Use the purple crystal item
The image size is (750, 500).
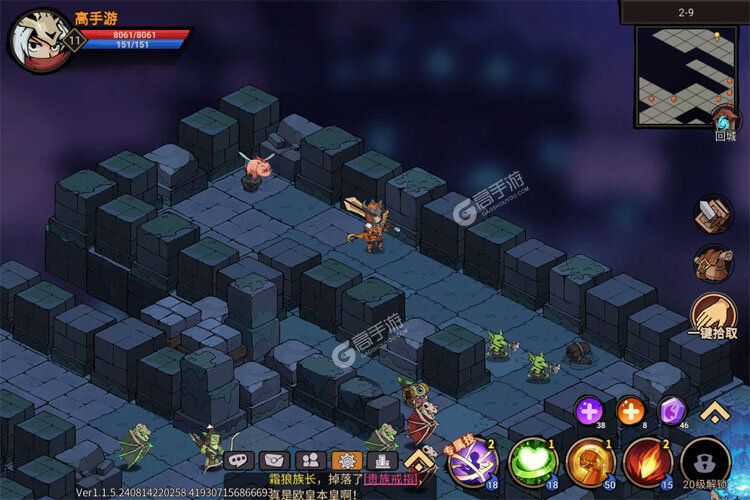[x=671, y=409]
